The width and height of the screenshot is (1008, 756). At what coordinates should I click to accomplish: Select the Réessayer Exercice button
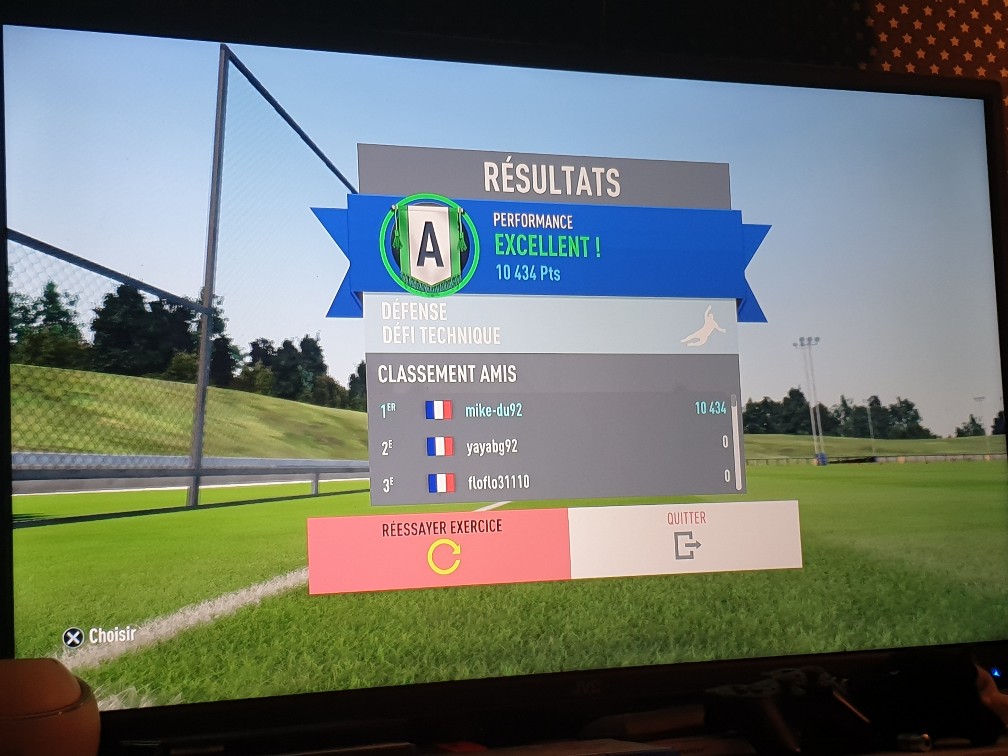tap(438, 550)
